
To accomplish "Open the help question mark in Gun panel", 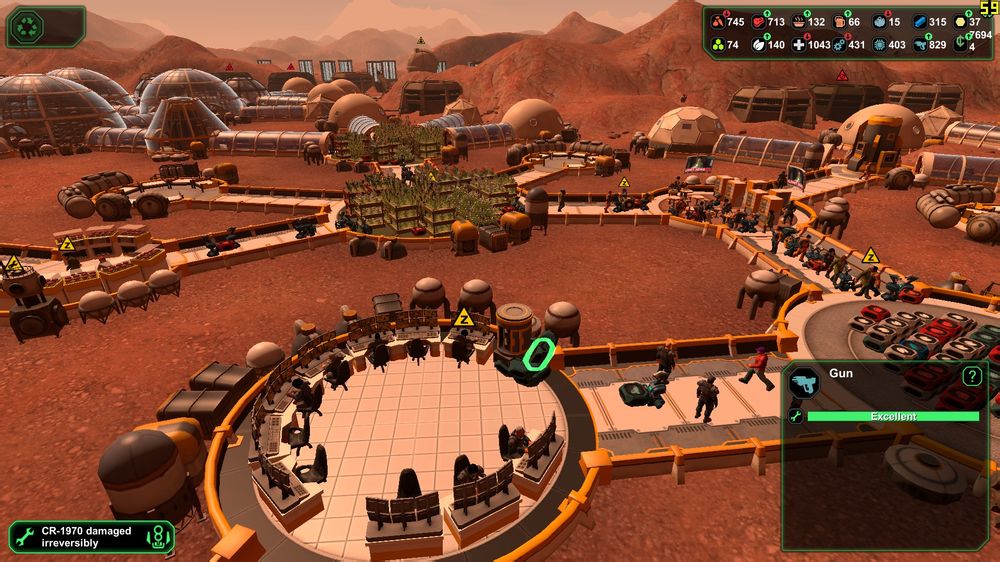I will 971,377.
